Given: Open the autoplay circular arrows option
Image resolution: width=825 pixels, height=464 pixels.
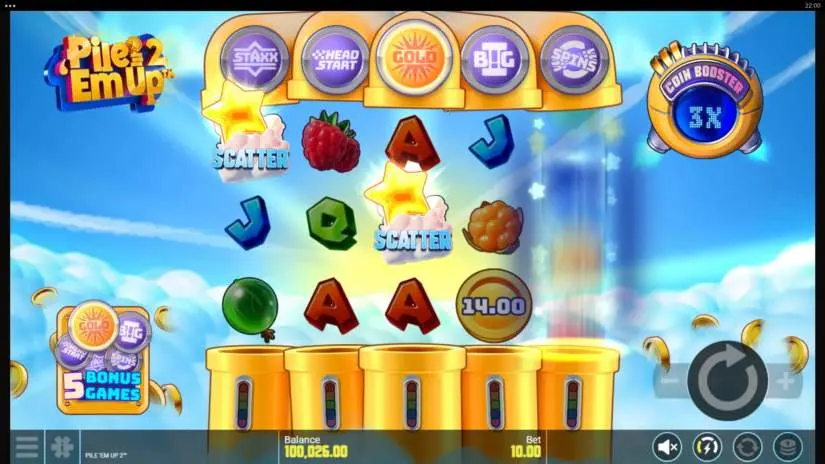Looking at the screenshot, I should tap(747, 446).
